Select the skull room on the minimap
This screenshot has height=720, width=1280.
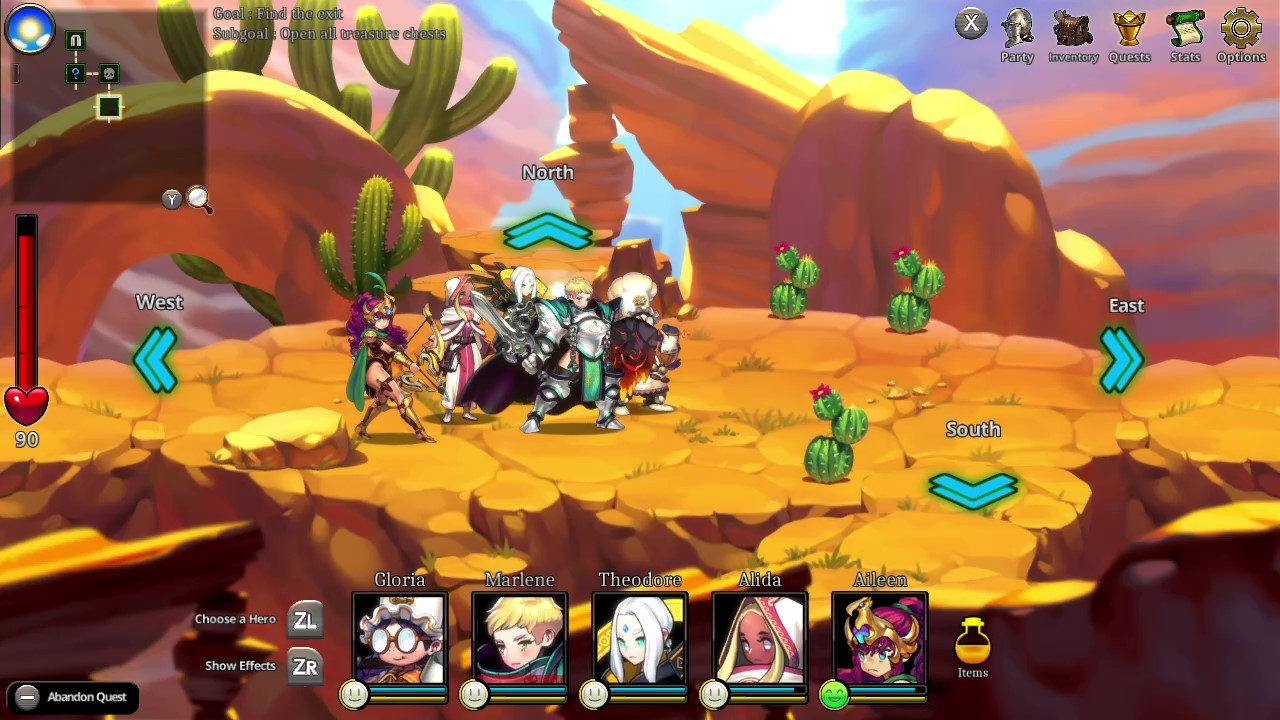pyautogui.click(x=109, y=72)
